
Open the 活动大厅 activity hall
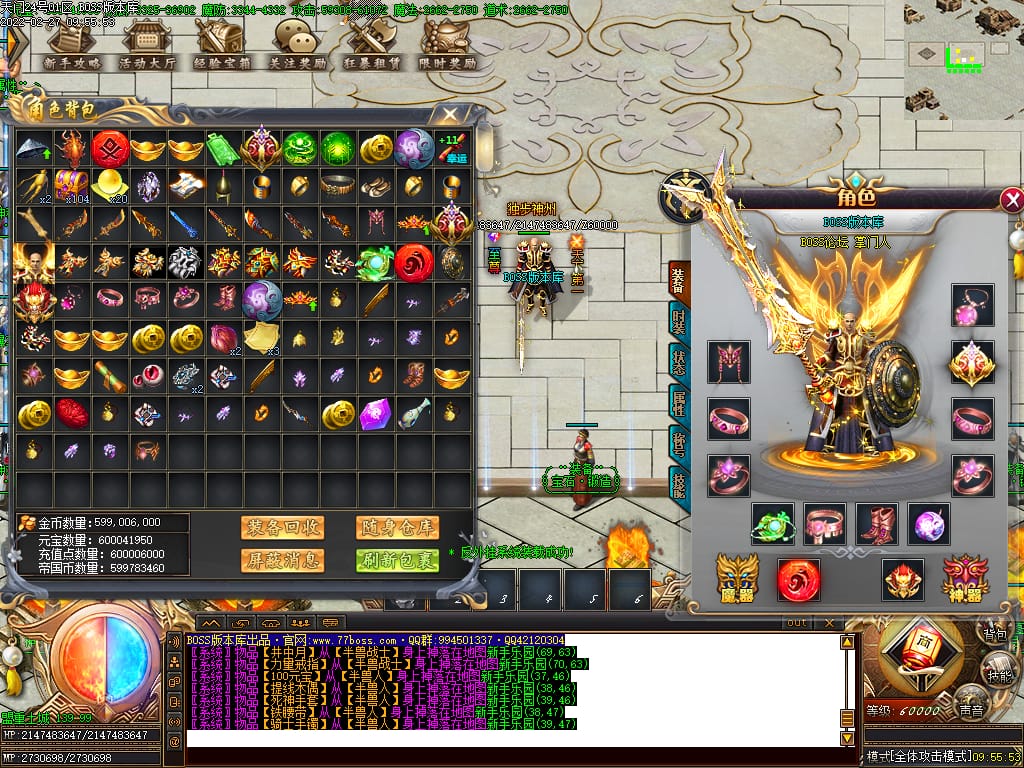click(x=146, y=45)
